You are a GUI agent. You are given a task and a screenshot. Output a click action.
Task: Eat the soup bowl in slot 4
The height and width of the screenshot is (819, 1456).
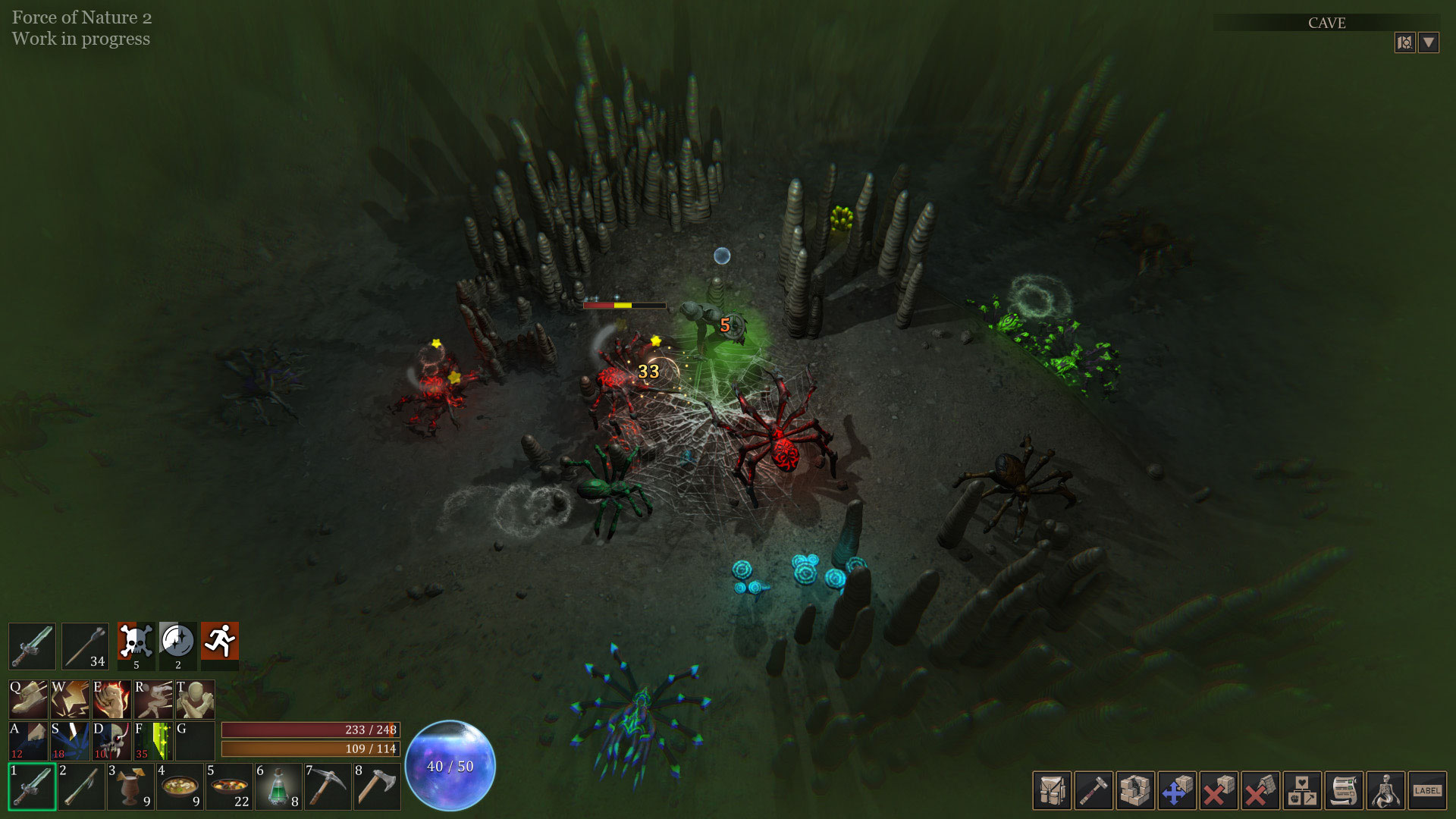180,787
